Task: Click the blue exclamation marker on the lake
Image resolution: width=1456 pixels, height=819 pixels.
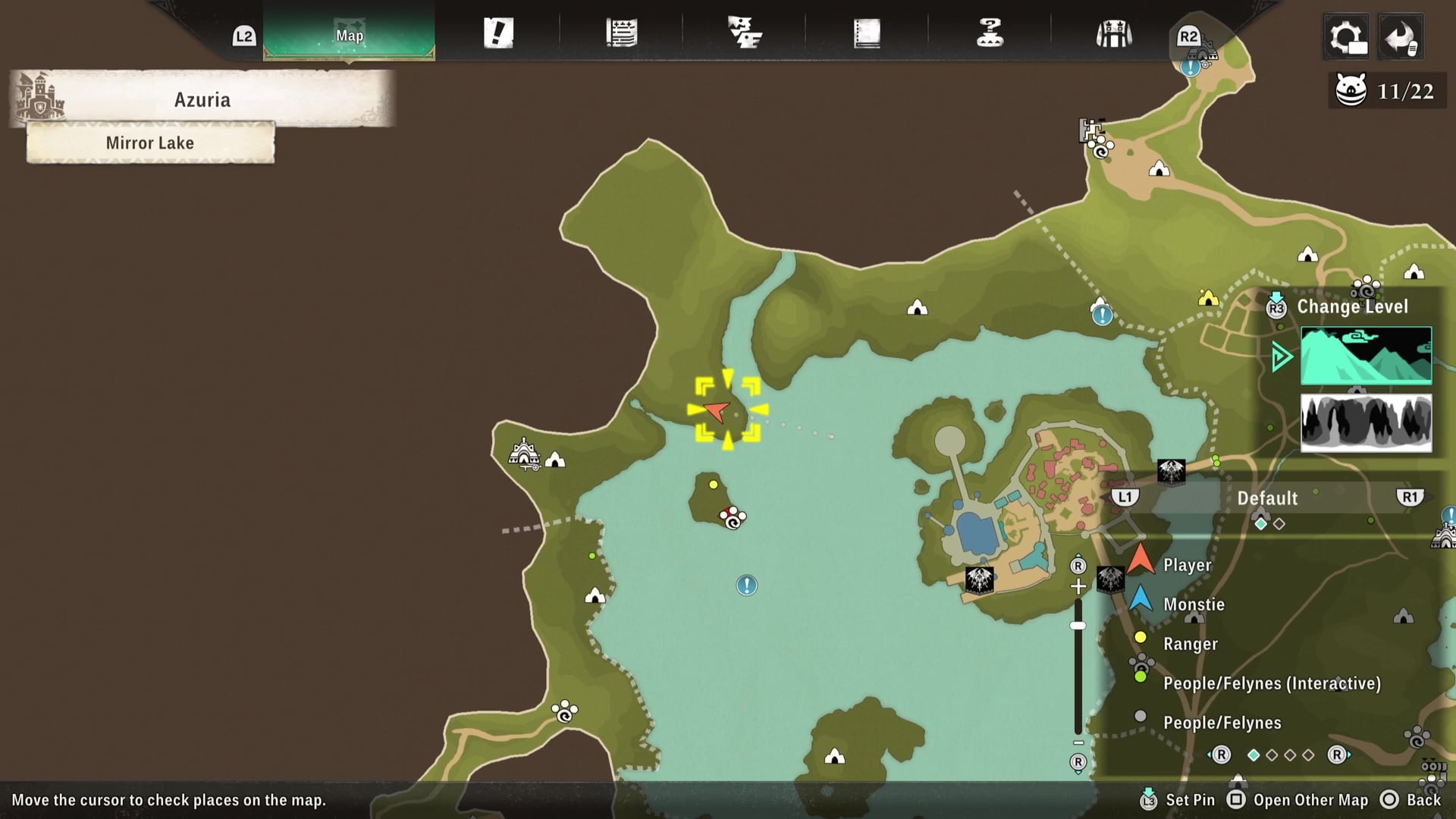Action: pos(747,585)
